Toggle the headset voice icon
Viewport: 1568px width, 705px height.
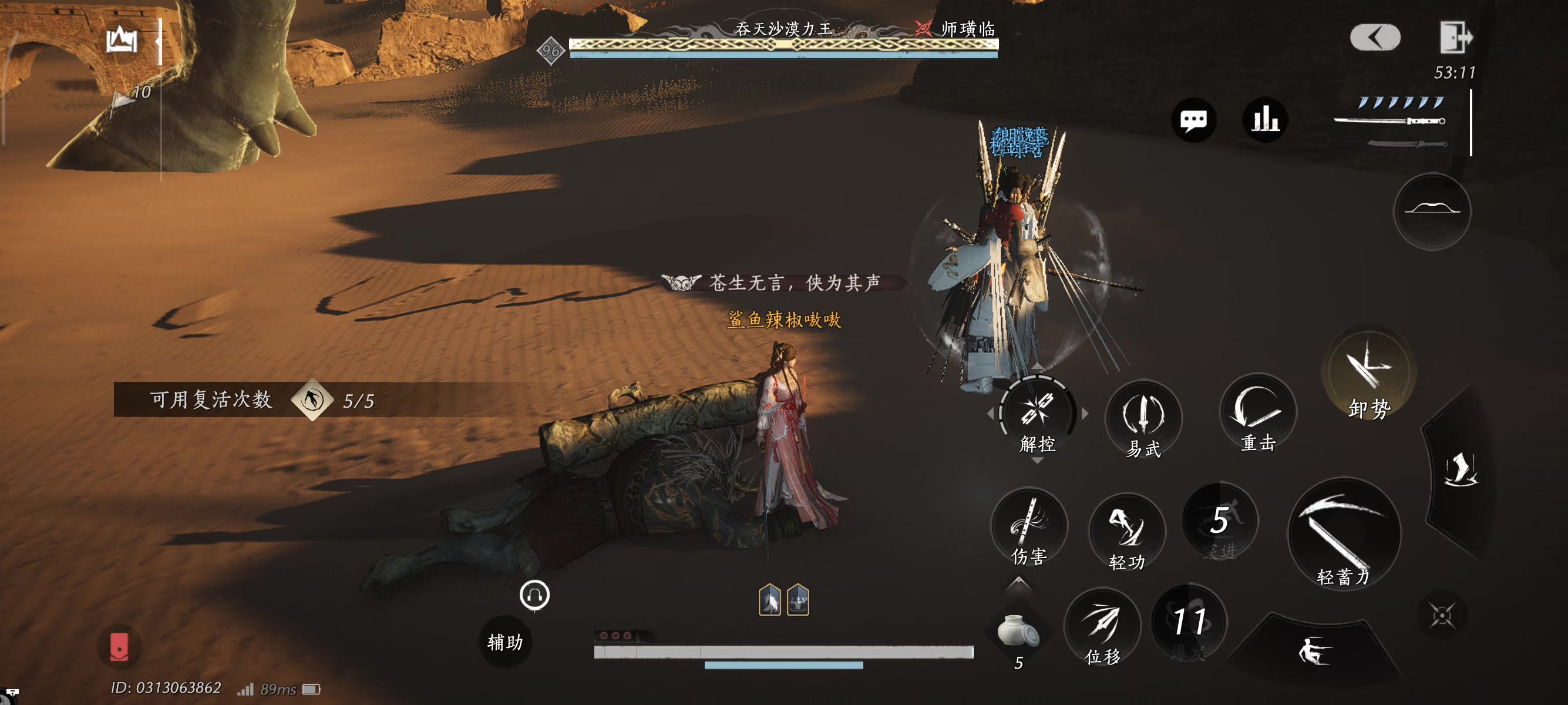click(534, 595)
